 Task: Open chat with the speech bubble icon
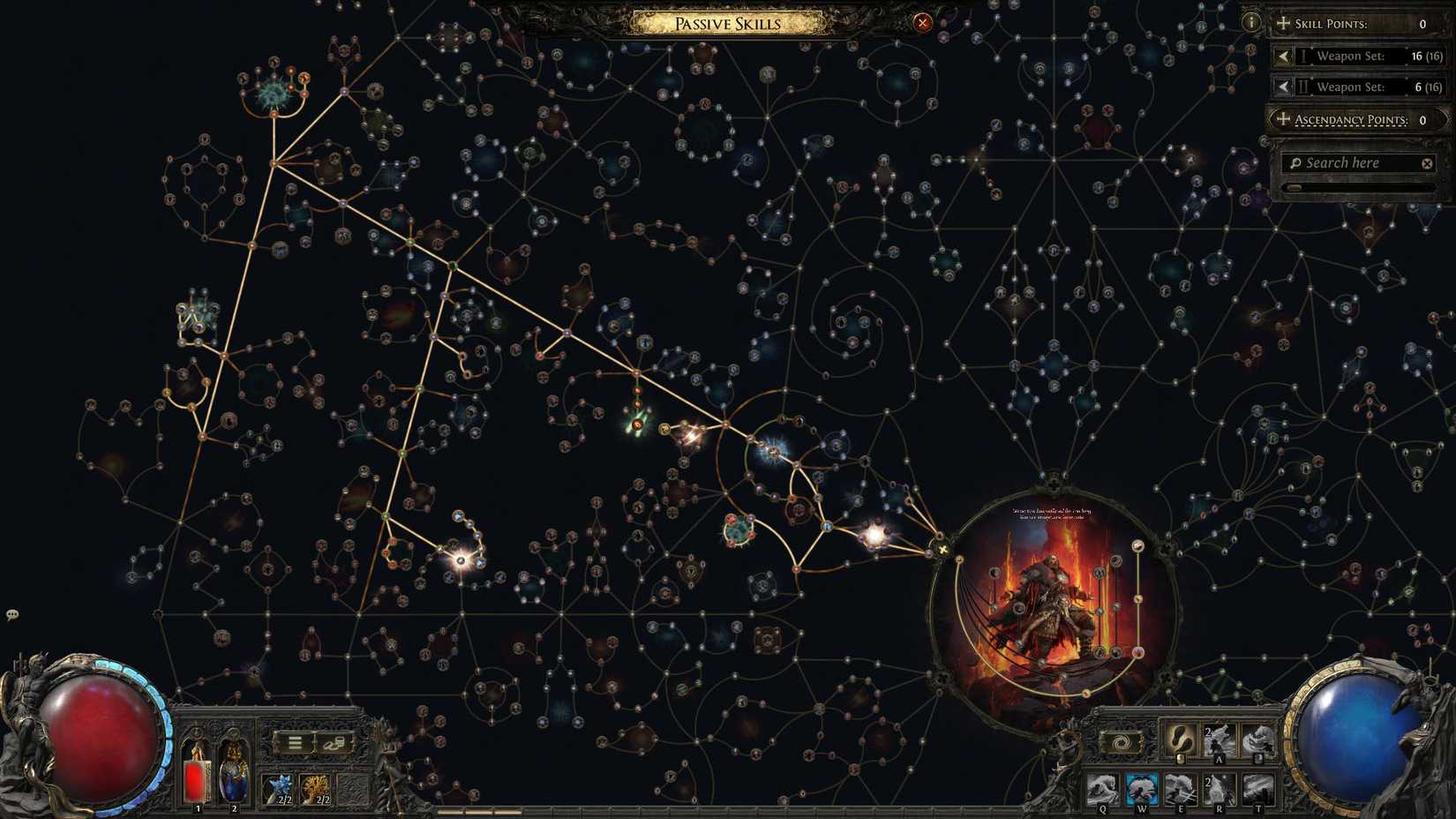pyautogui.click(x=11, y=612)
